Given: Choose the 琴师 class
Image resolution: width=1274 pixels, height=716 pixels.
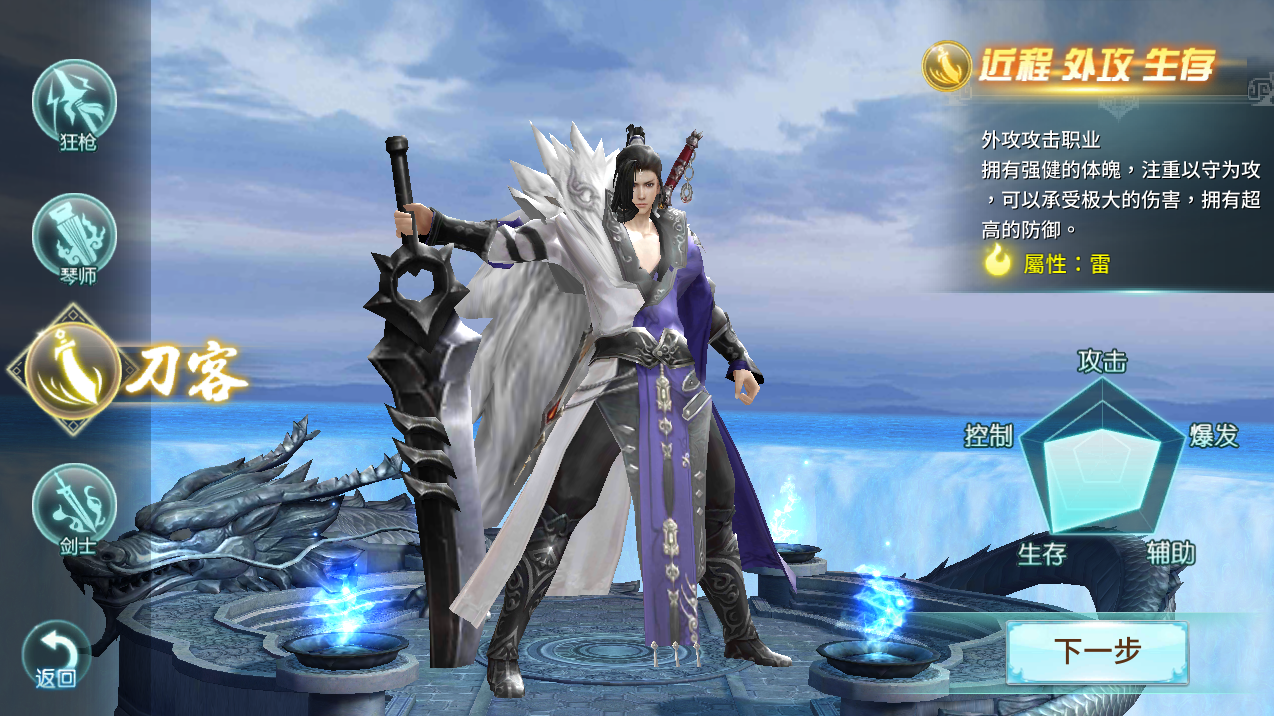Looking at the screenshot, I should (75, 237).
